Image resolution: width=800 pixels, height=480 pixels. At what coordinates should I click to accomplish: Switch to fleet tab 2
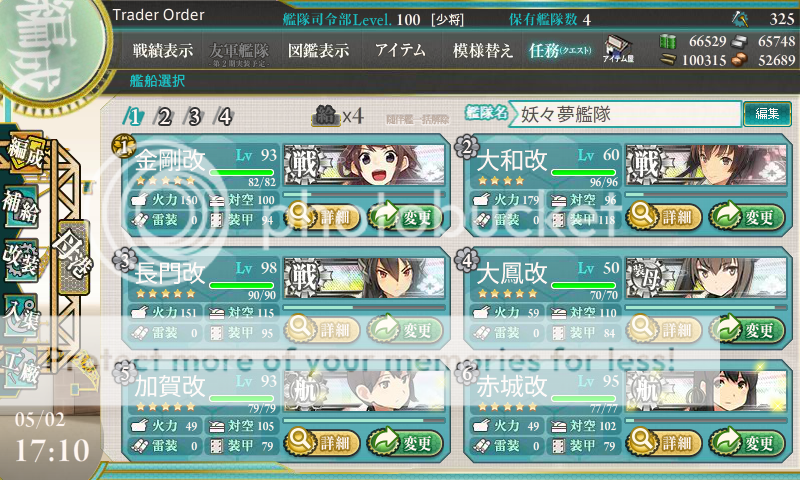click(x=163, y=116)
